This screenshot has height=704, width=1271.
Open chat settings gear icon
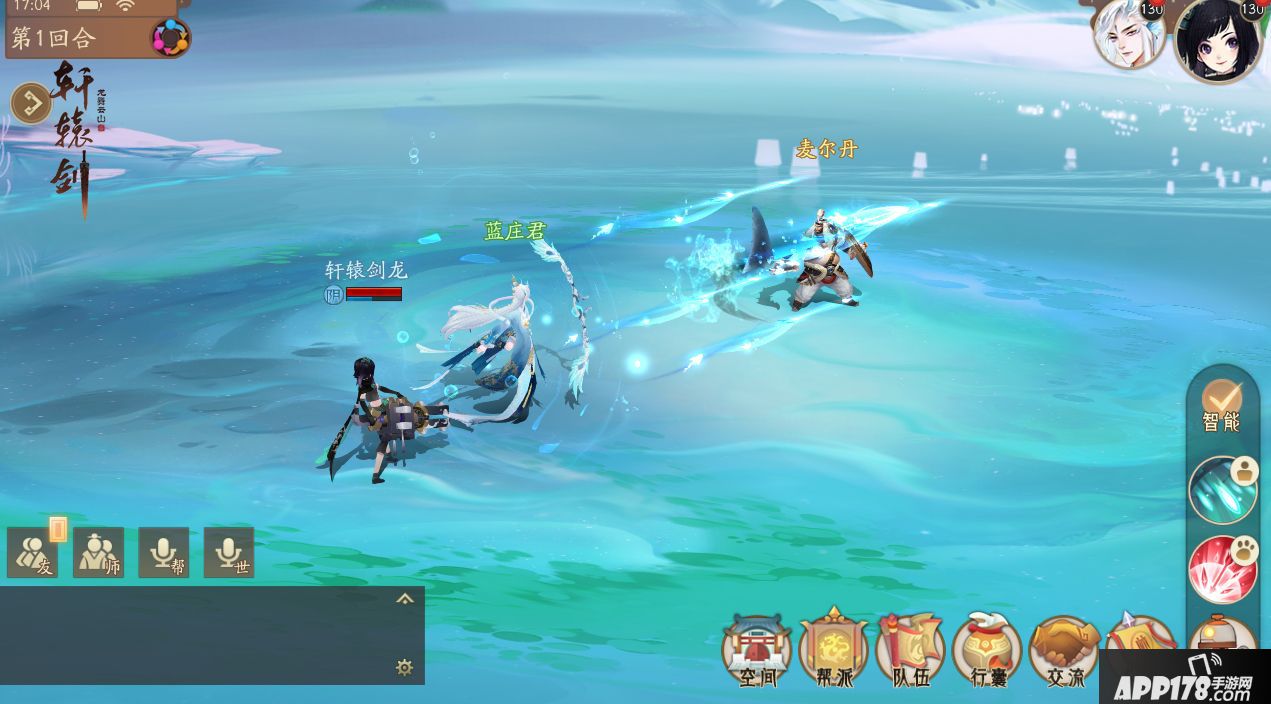[x=404, y=667]
